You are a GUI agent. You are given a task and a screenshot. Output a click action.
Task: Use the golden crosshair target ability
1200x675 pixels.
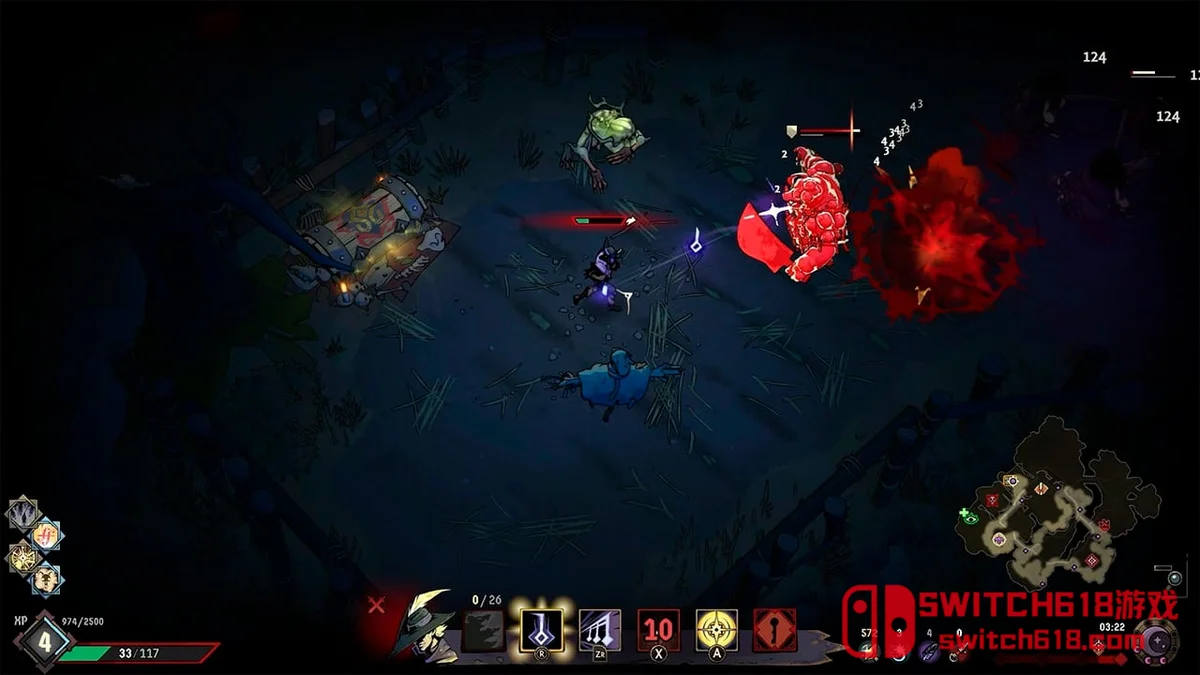click(x=717, y=630)
